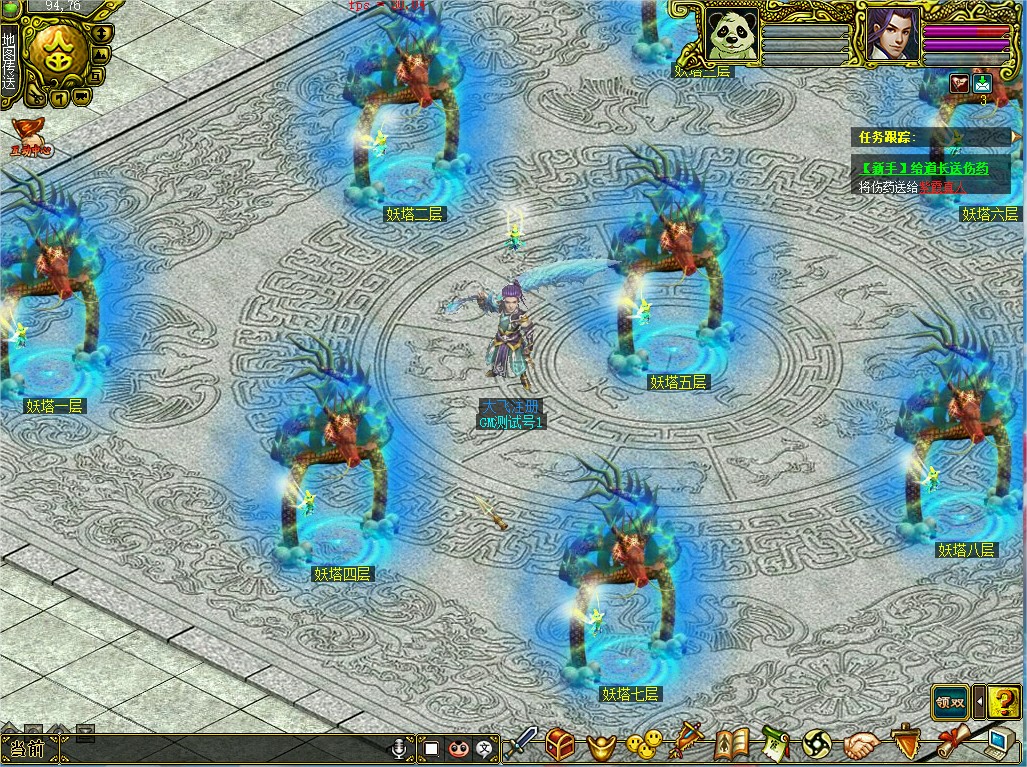
Task: Click the panda pet portrait
Action: tap(730, 35)
